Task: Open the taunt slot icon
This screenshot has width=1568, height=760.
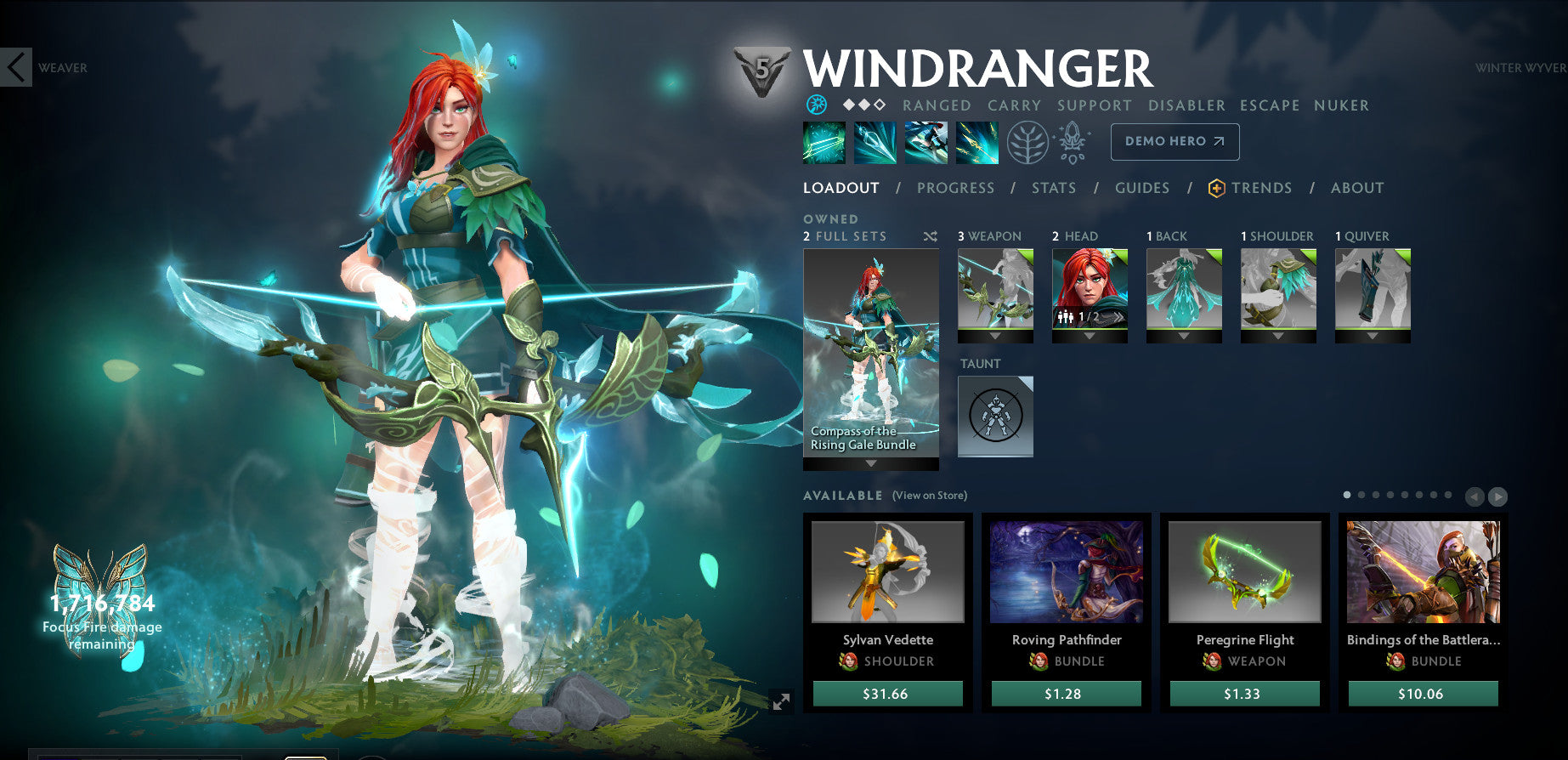Action: (995, 415)
